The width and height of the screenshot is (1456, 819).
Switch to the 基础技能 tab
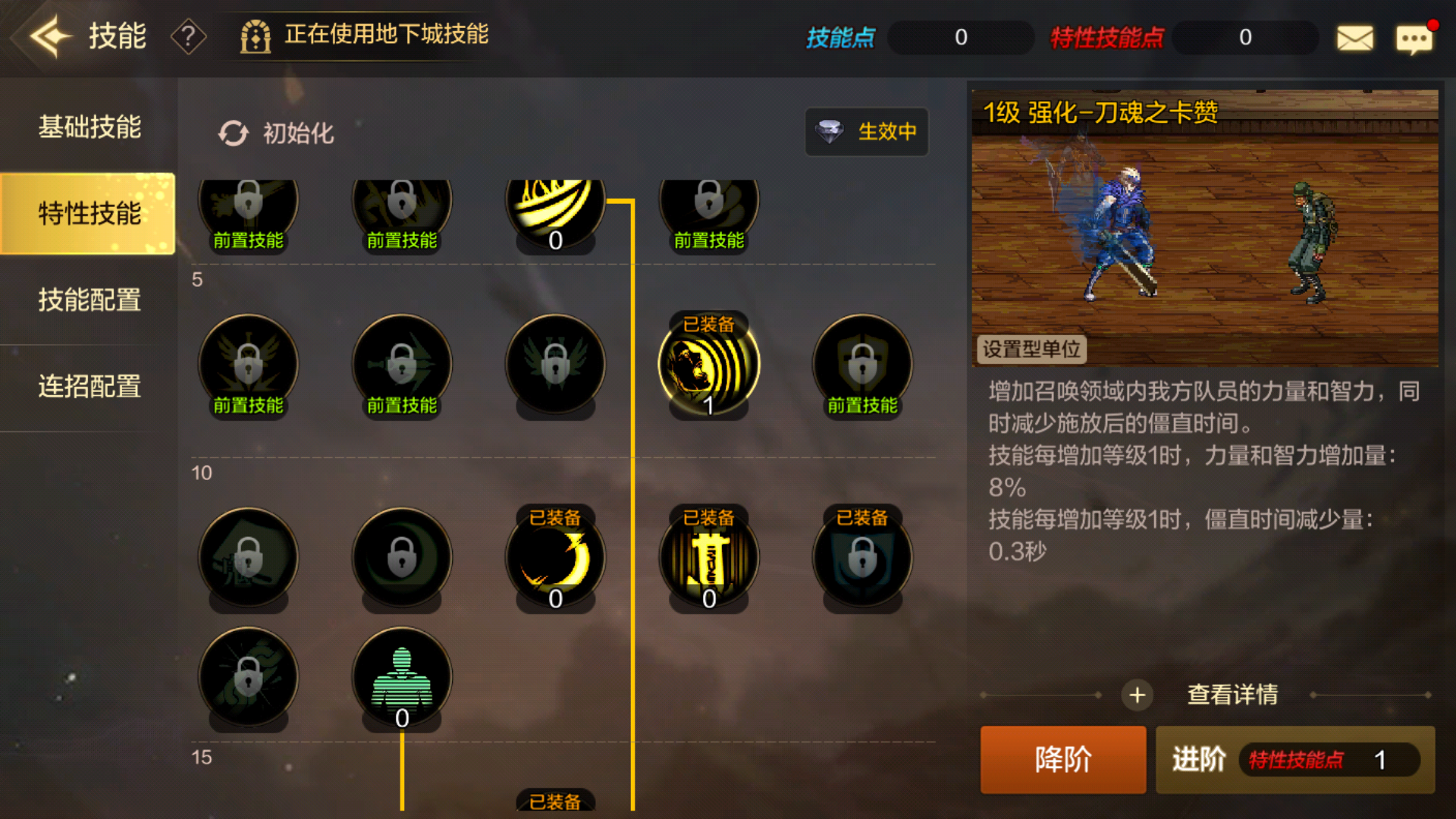point(89,128)
